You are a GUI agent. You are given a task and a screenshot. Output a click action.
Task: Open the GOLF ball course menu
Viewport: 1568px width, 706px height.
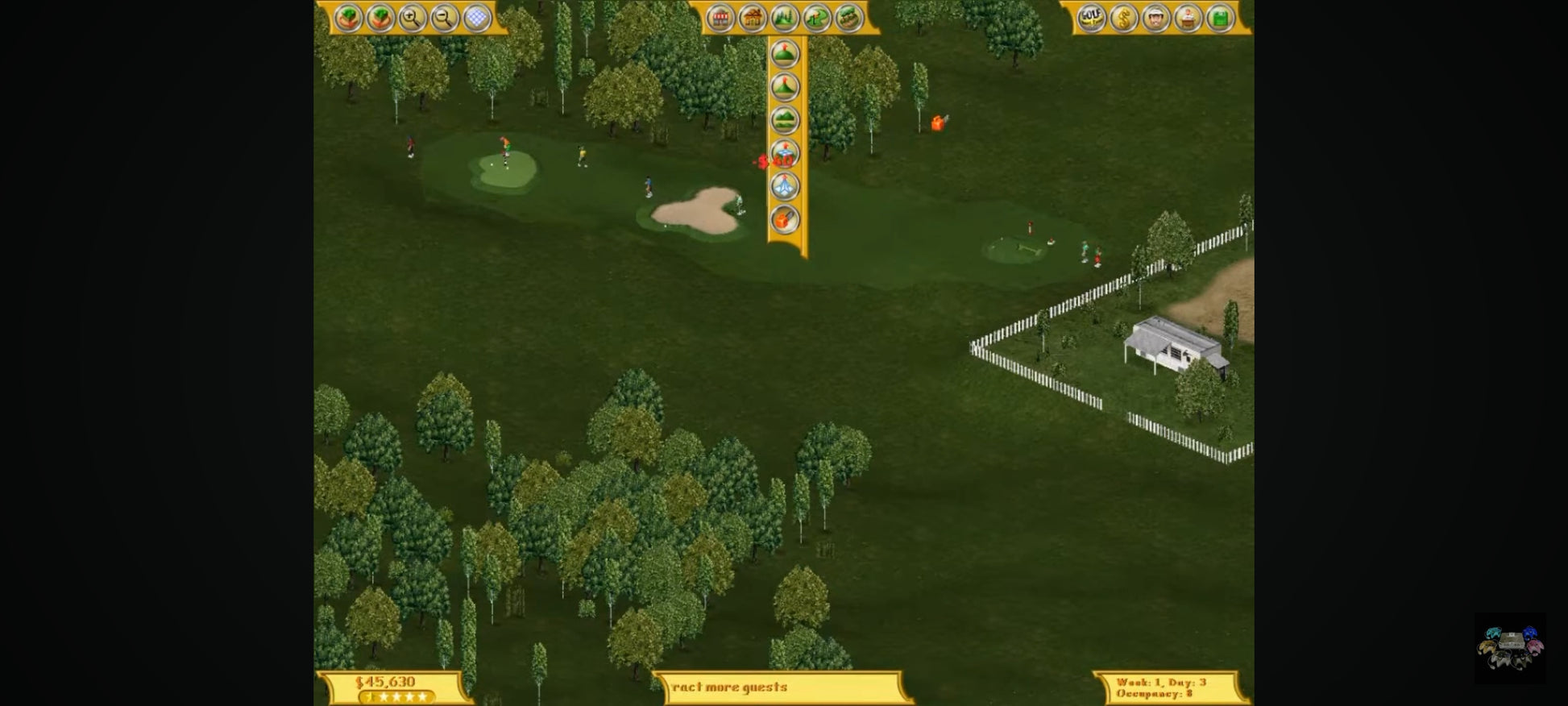[x=1092, y=18]
